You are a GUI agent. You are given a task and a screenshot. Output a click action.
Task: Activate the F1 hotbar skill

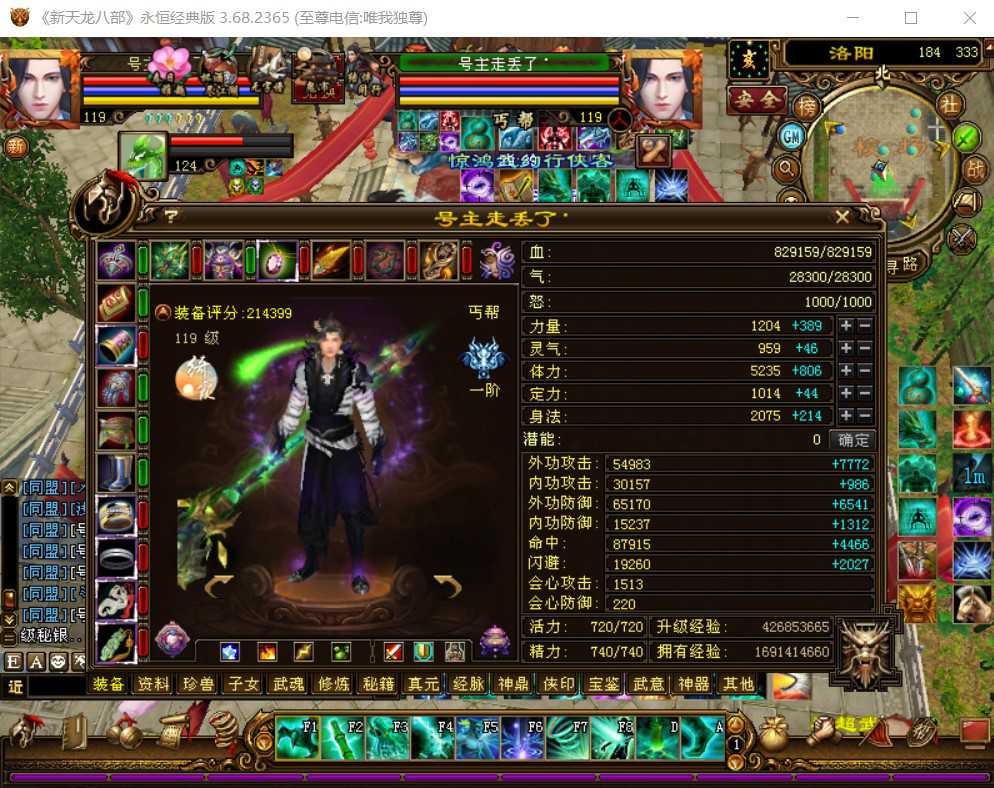pyautogui.click(x=296, y=738)
